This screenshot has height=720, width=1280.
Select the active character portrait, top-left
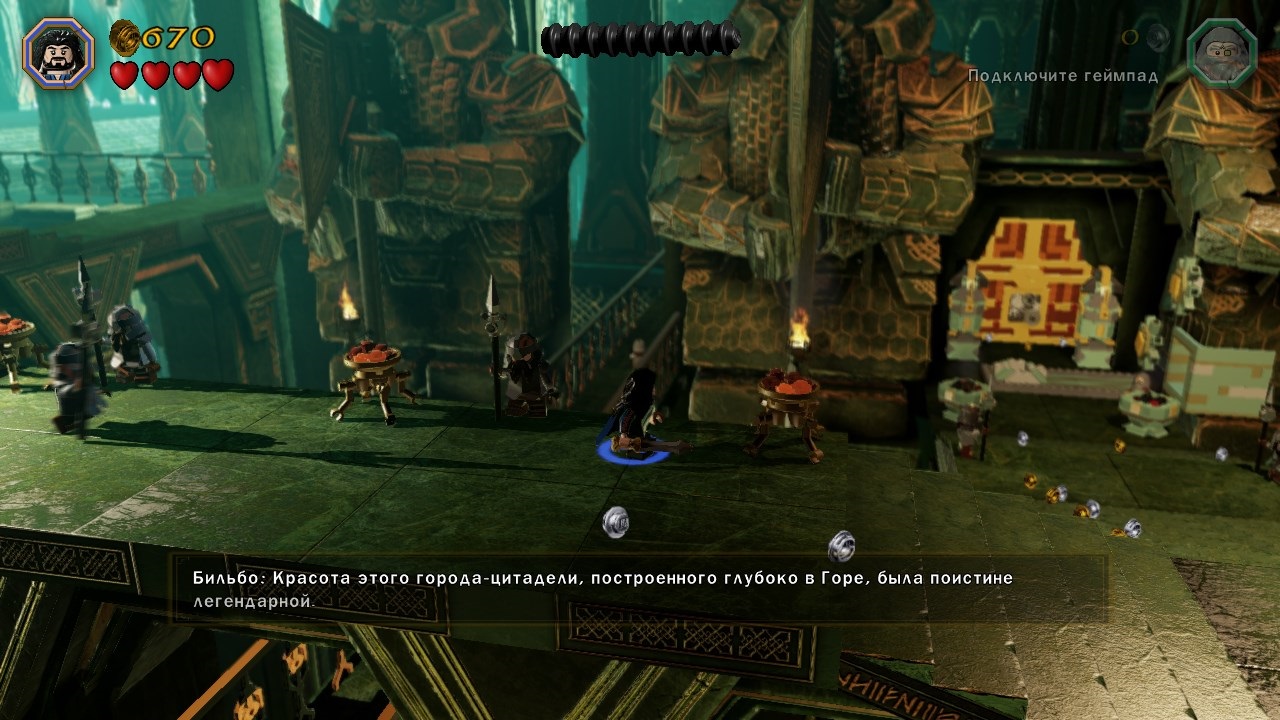59,54
